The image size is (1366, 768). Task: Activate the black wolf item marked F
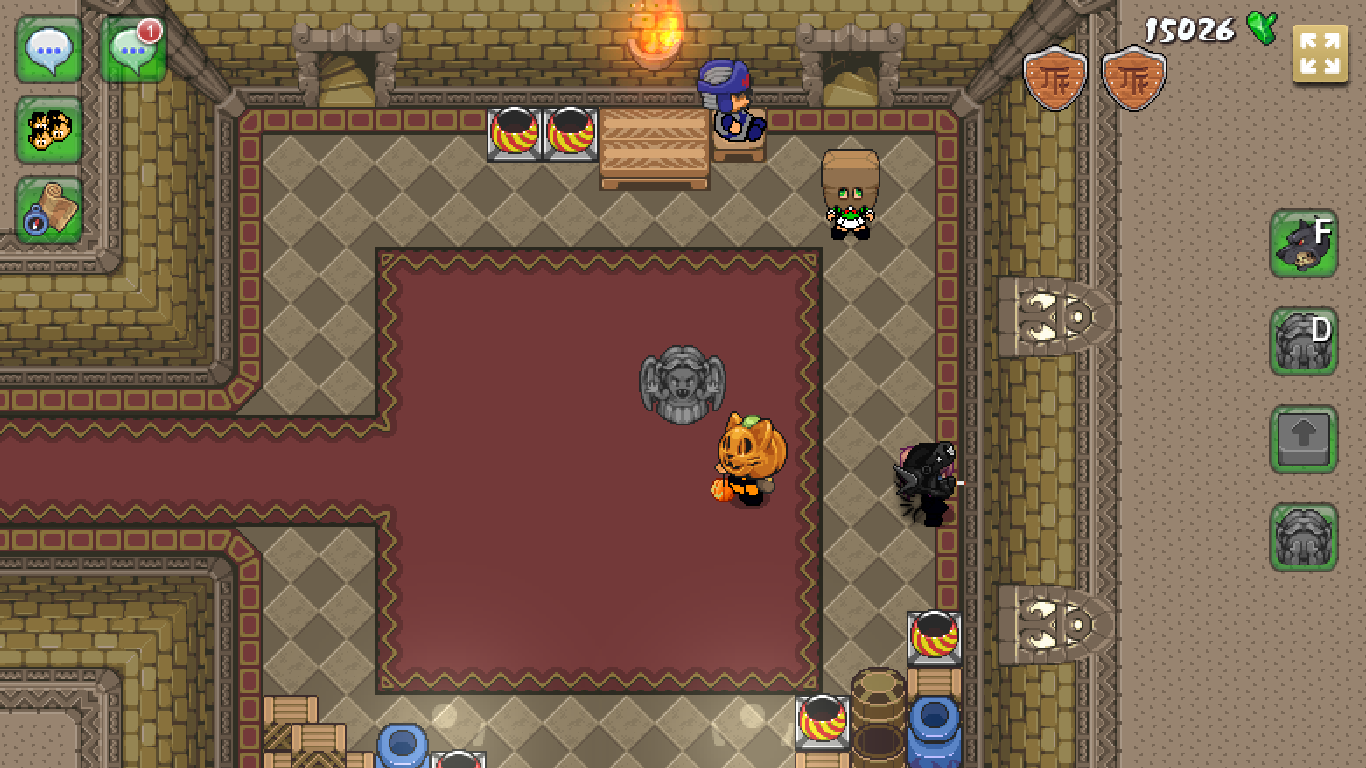(1304, 243)
